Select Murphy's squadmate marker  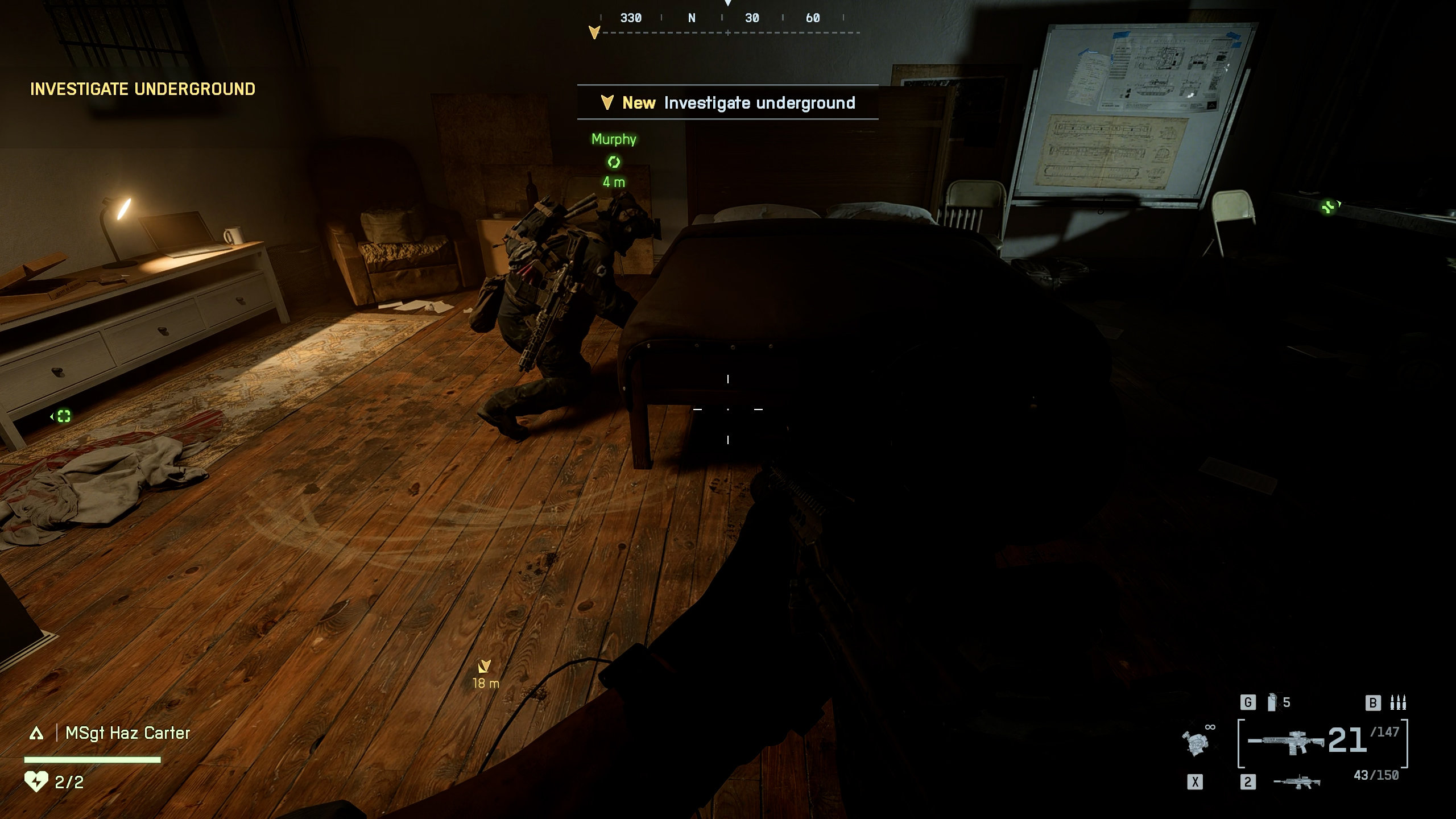tap(614, 162)
